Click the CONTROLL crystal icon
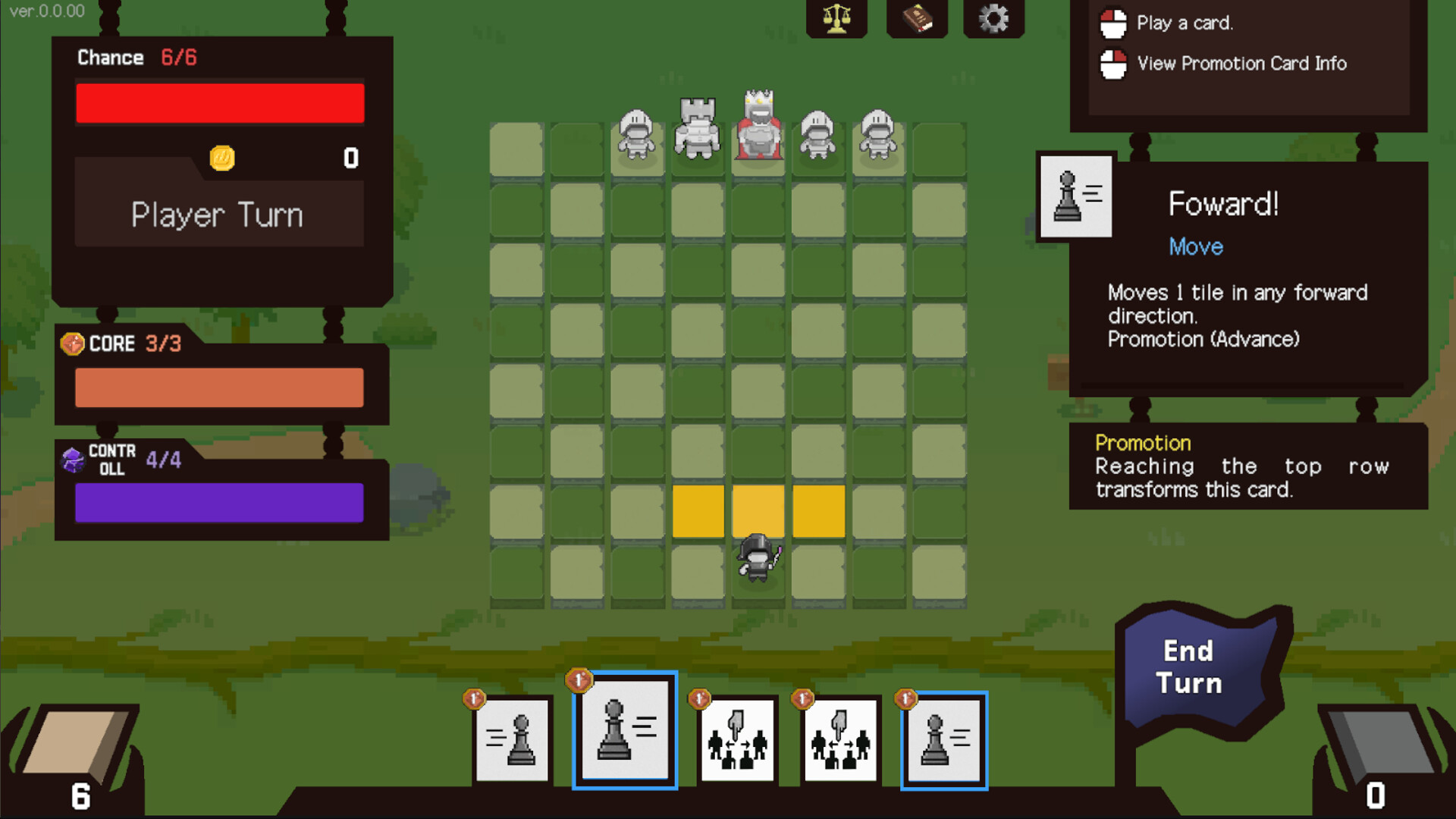 coord(72,460)
